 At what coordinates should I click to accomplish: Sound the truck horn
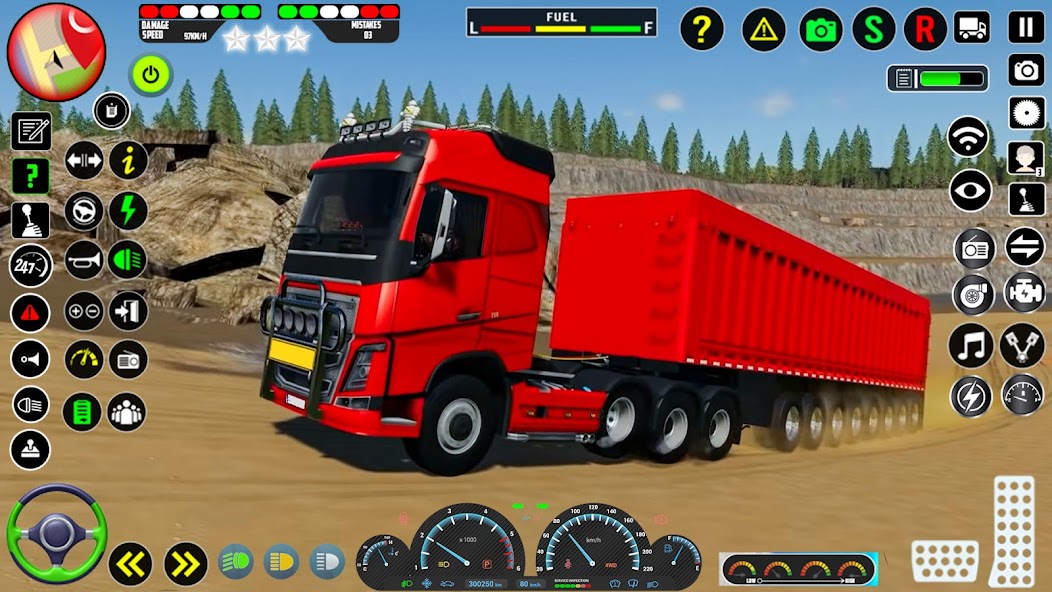84,261
